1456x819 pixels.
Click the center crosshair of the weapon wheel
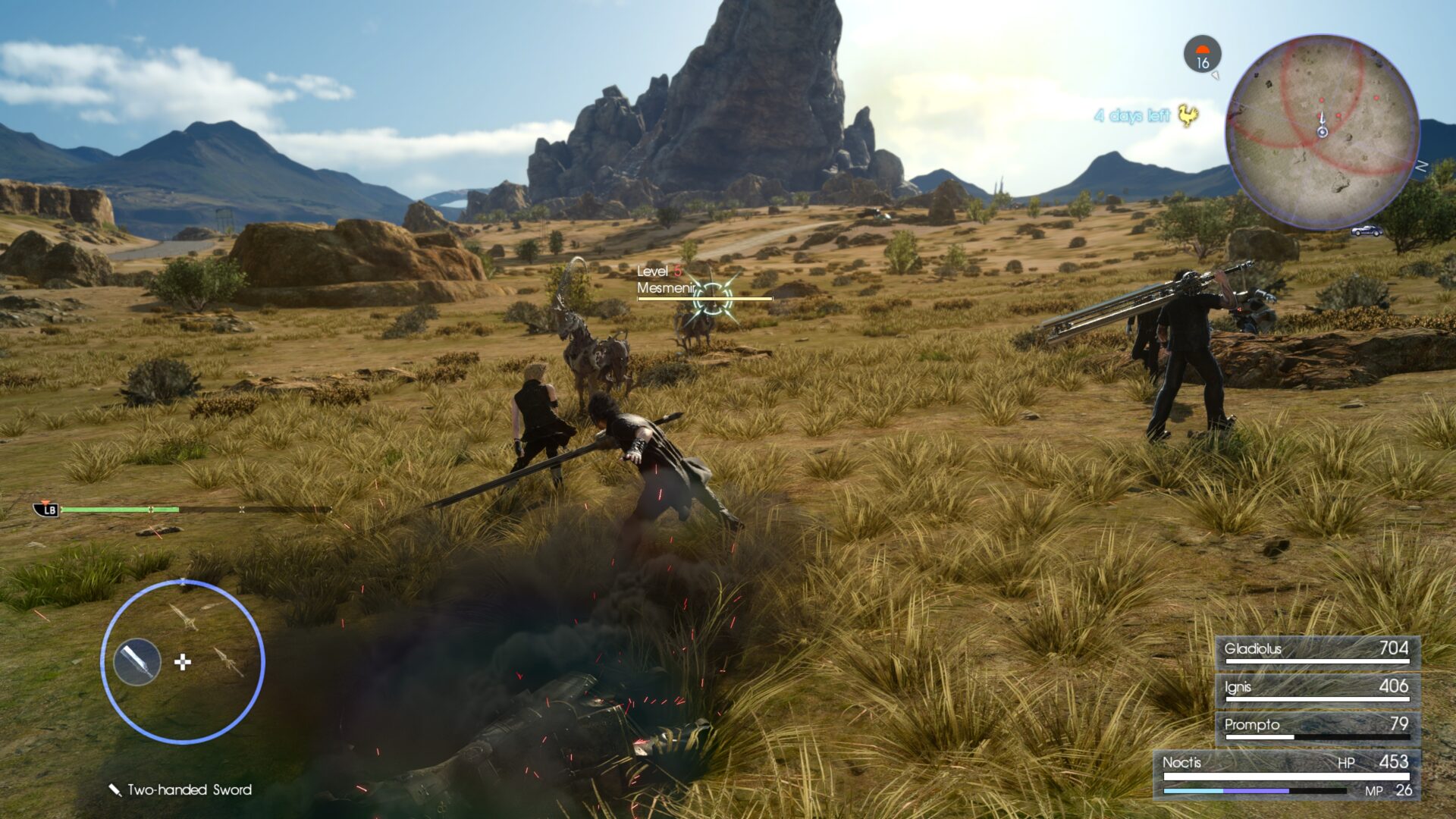pos(183,662)
